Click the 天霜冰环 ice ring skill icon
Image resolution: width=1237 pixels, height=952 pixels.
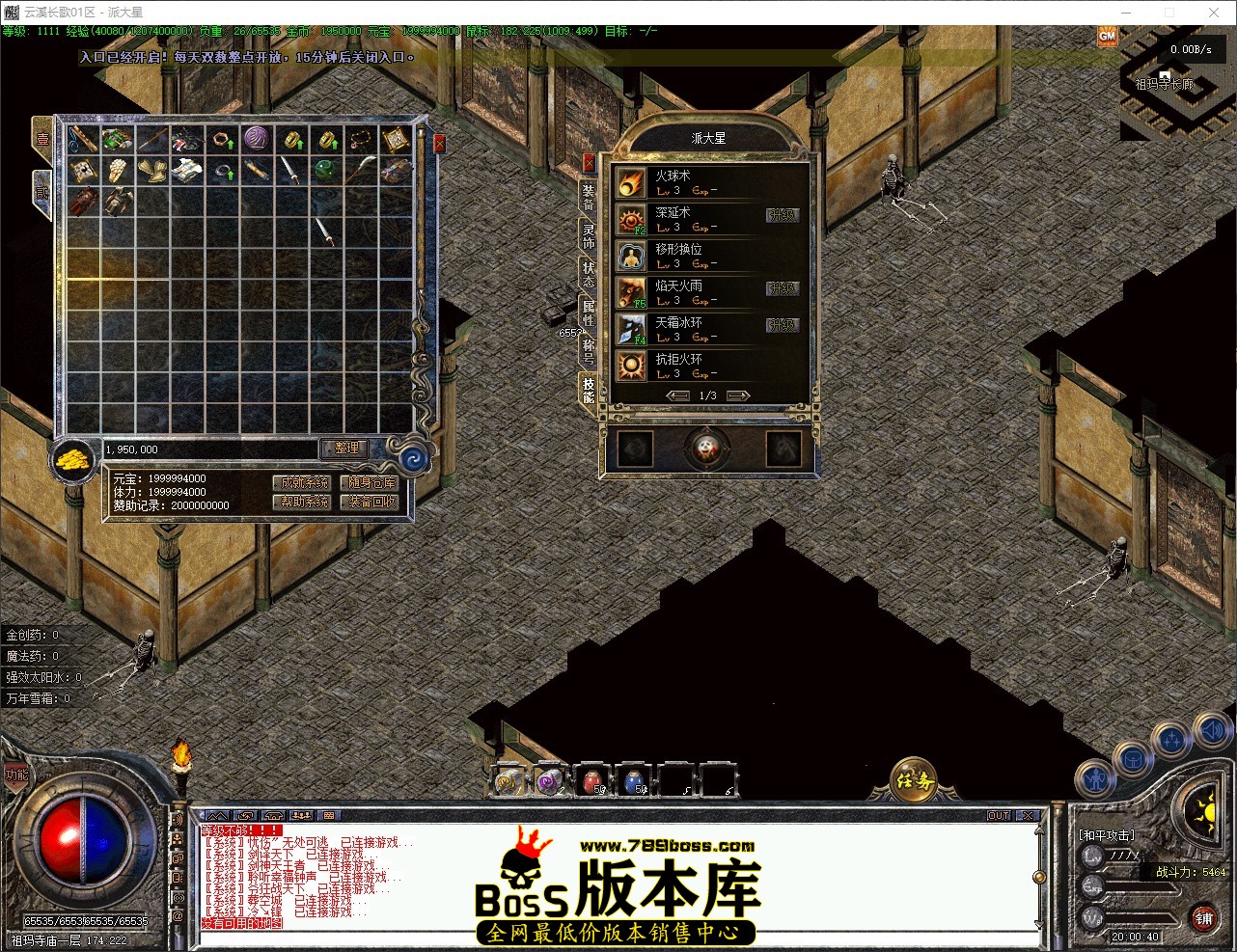click(631, 328)
